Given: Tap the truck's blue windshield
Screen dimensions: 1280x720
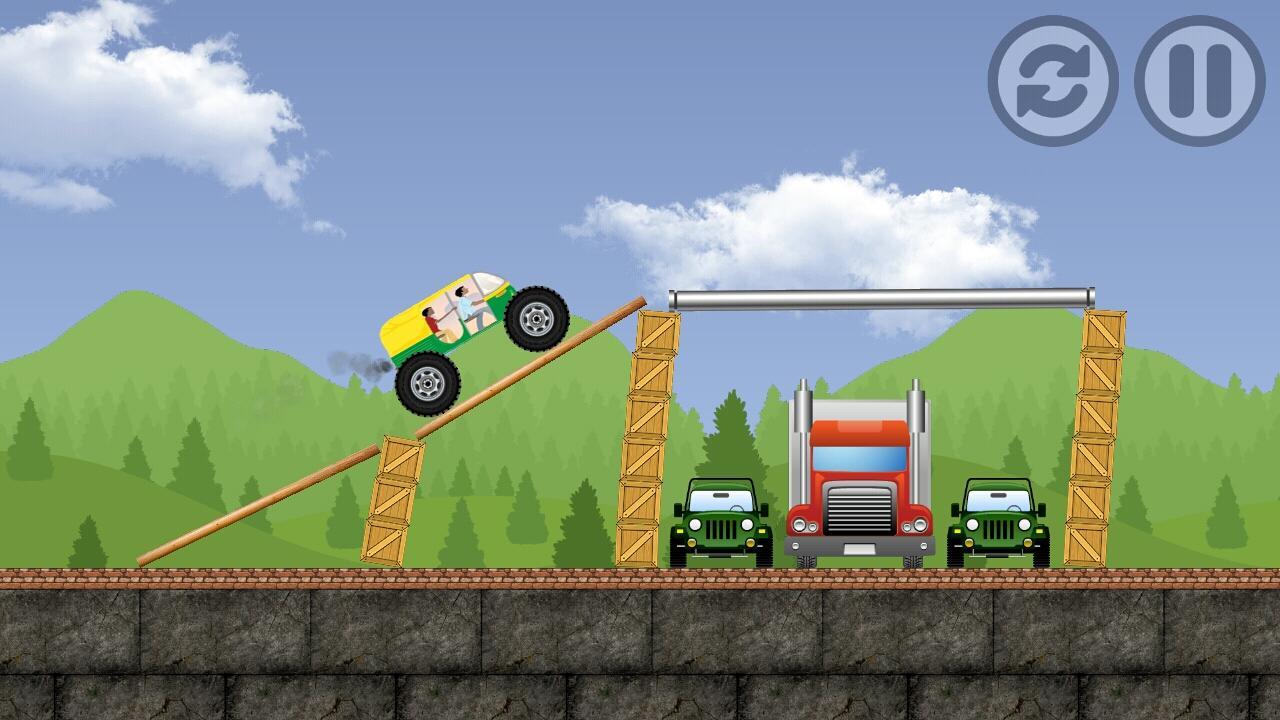Looking at the screenshot, I should [862, 458].
